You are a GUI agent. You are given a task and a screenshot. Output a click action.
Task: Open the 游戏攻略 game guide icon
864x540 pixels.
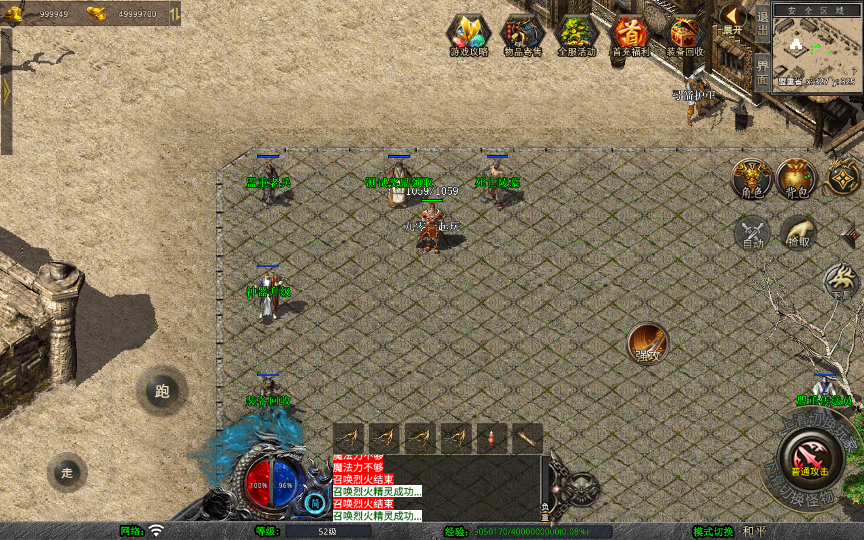pos(468,35)
